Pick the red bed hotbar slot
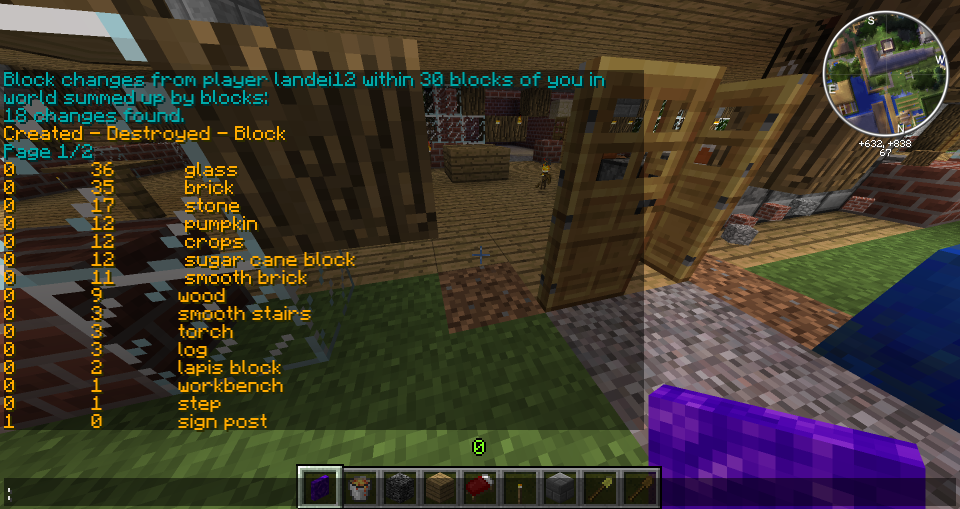 479,488
